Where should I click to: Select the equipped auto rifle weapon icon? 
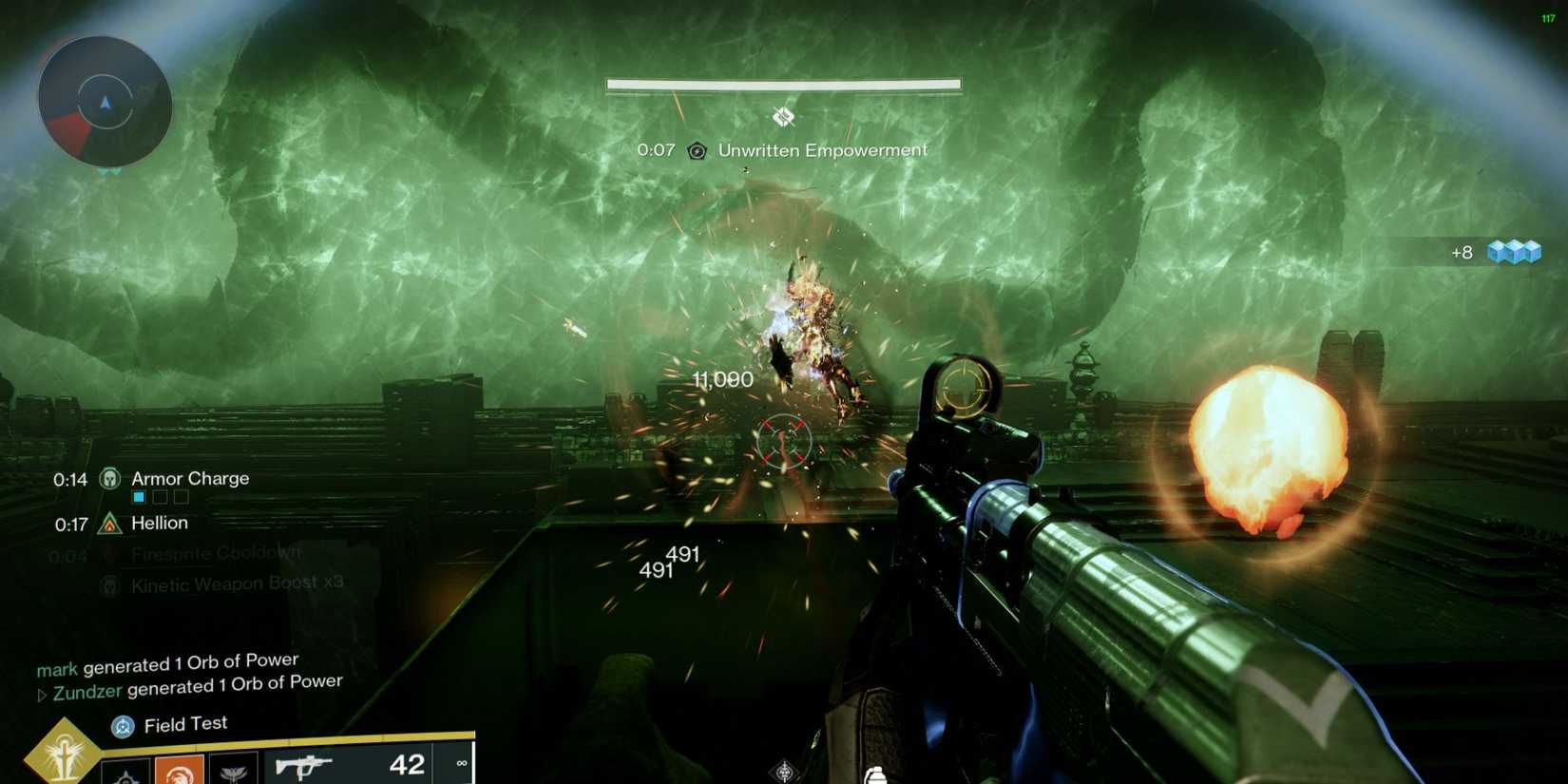(304, 763)
